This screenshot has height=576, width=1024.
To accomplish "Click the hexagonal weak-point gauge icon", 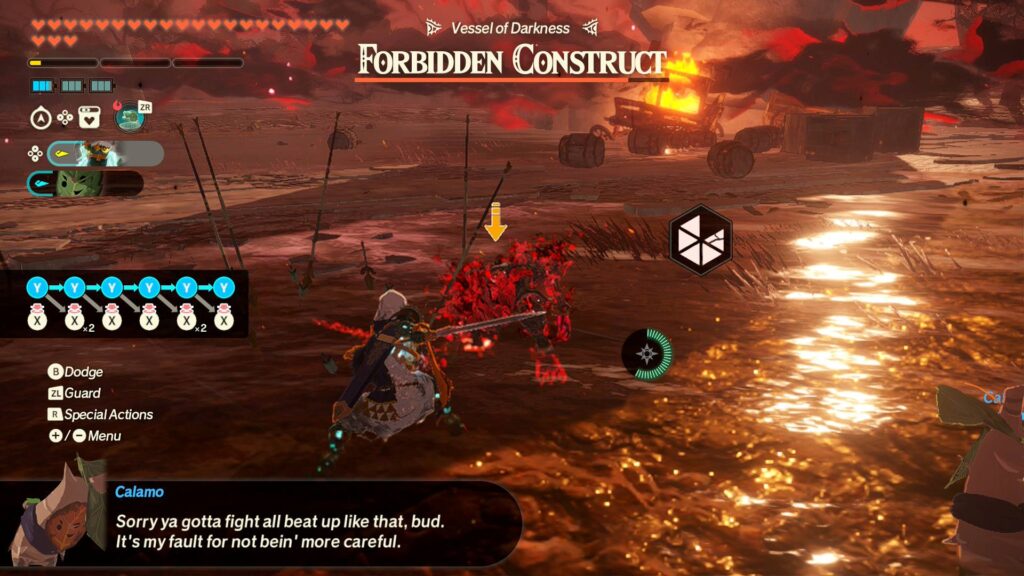I will [x=700, y=240].
